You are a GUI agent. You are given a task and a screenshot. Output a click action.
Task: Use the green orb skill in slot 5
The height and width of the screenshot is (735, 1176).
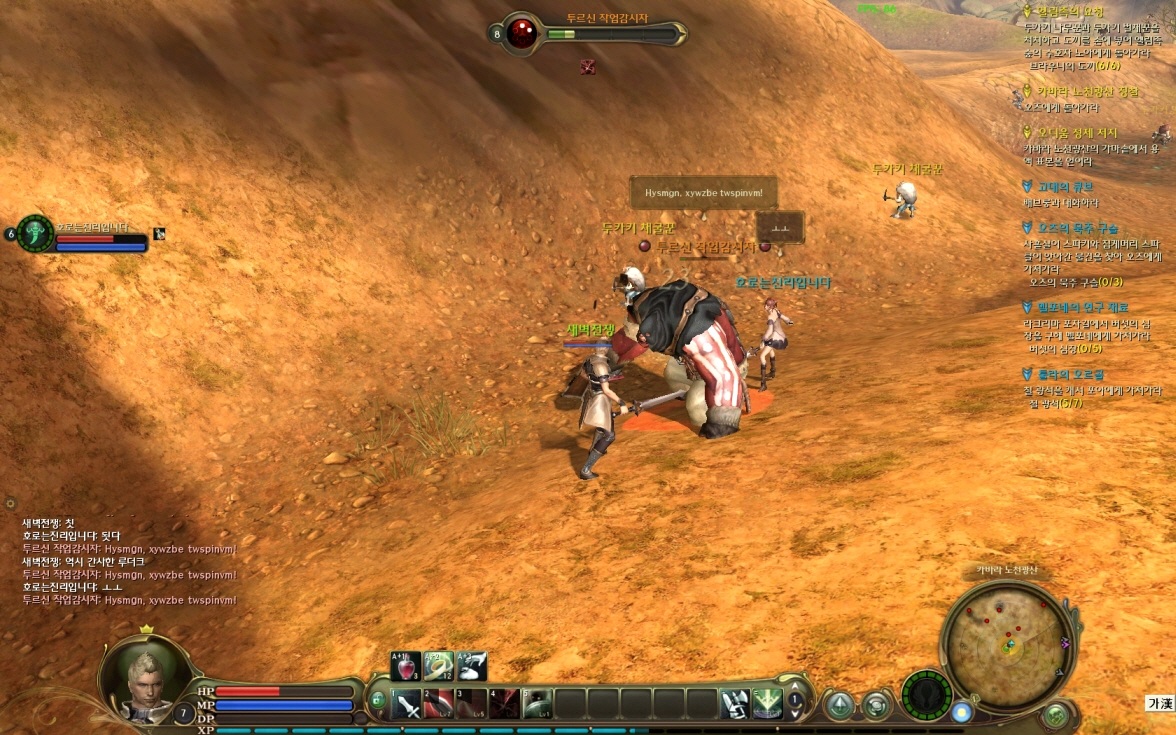tap(537, 704)
